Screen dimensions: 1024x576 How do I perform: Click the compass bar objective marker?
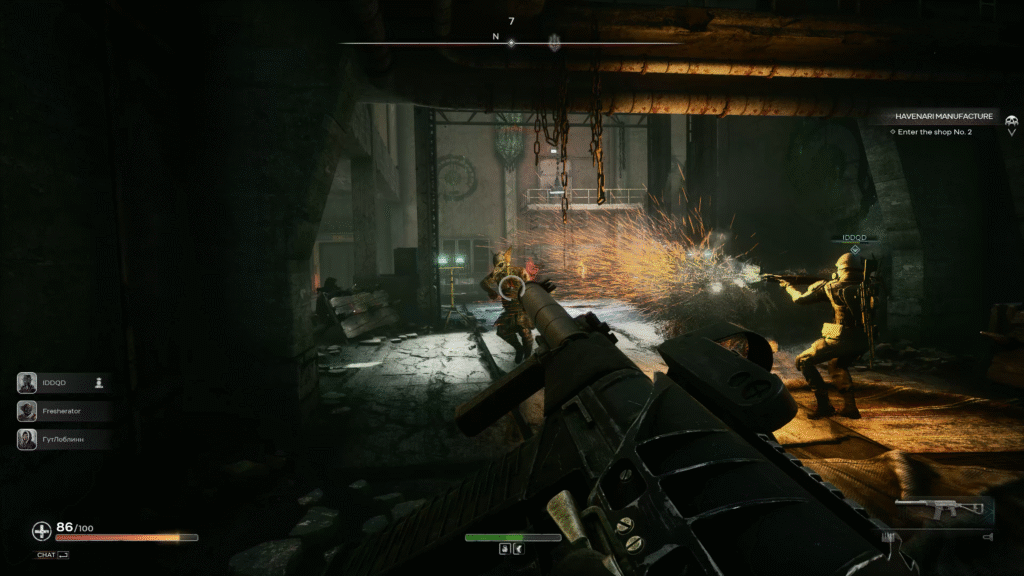click(554, 42)
